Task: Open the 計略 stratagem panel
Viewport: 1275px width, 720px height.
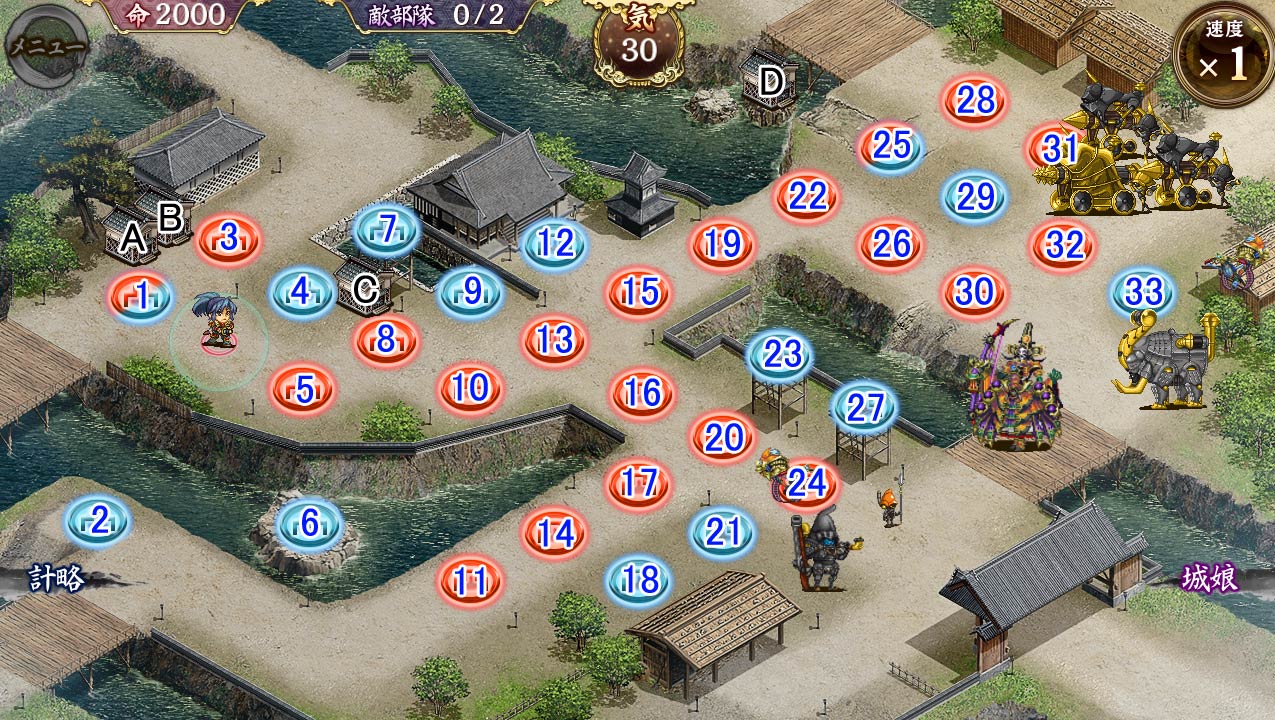Action: point(56,578)
